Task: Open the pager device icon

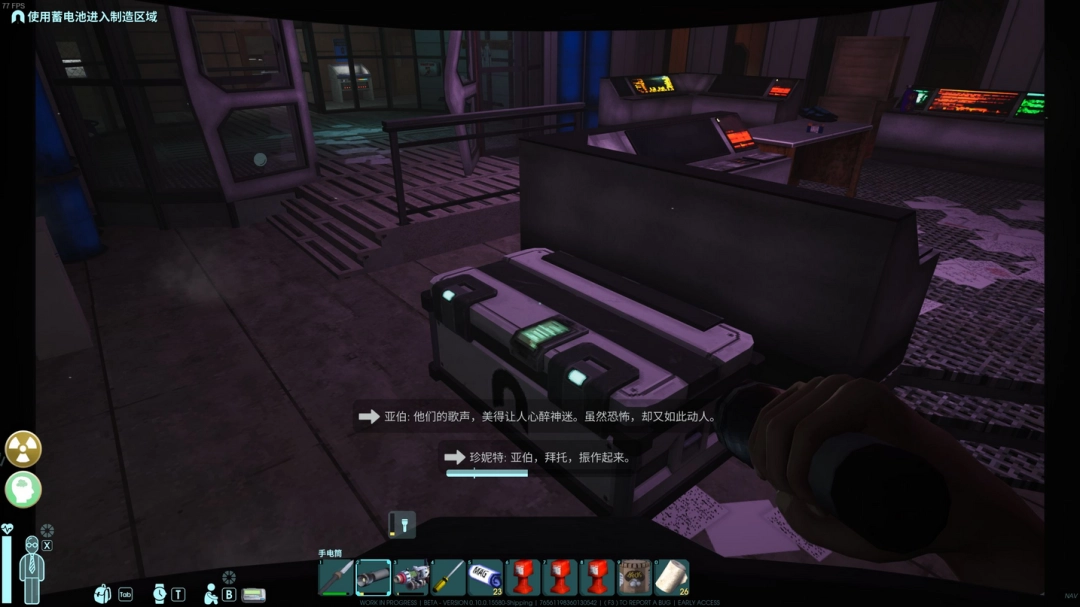Action: click(x=253, y=594)
